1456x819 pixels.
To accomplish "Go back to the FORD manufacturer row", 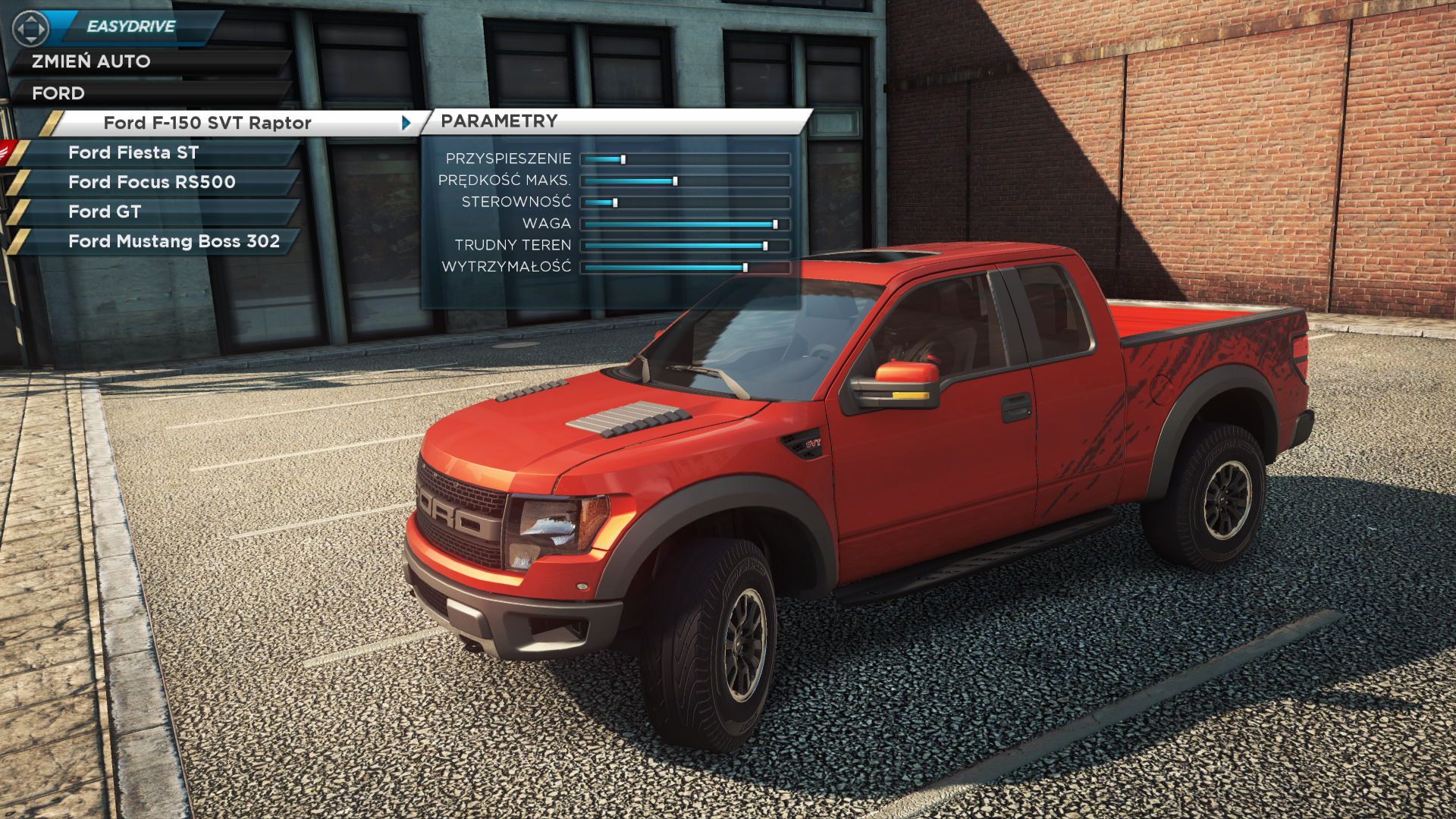I will pyautogui.click(x=58, y=93).
